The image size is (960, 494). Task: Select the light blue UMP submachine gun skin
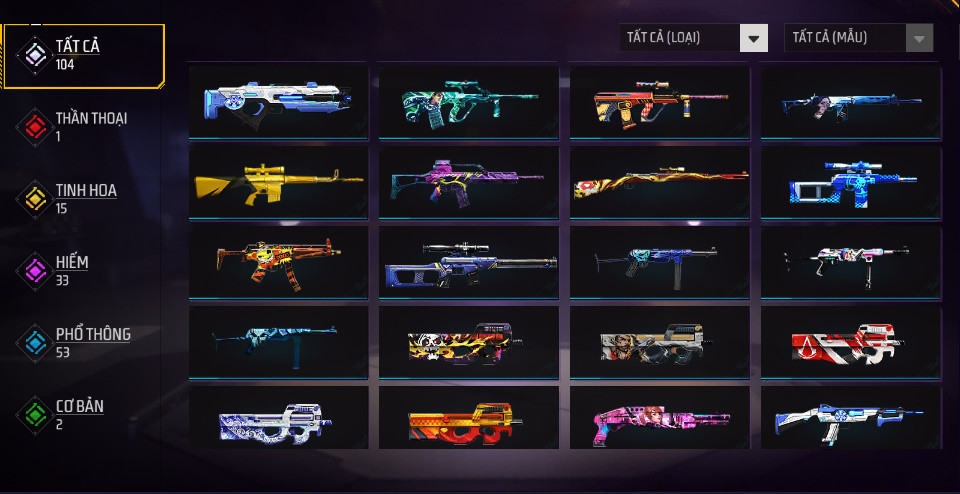tap(278, 342)
